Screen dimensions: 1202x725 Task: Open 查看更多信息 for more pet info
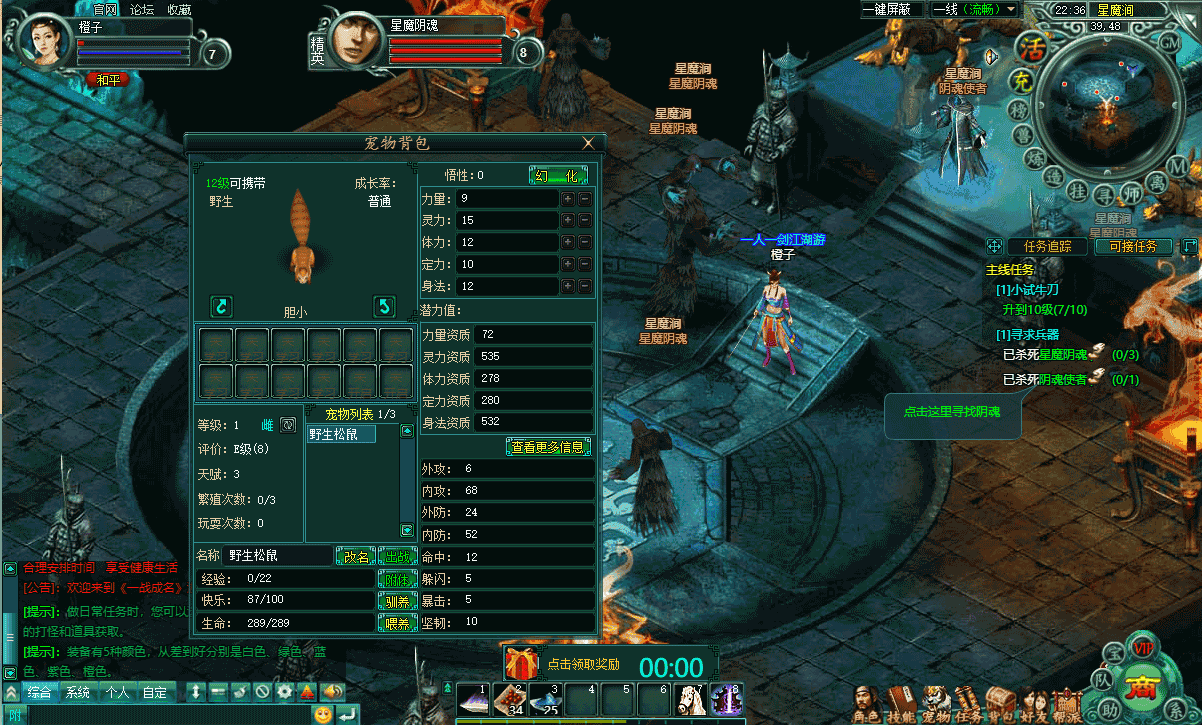(x=548, y=447)
